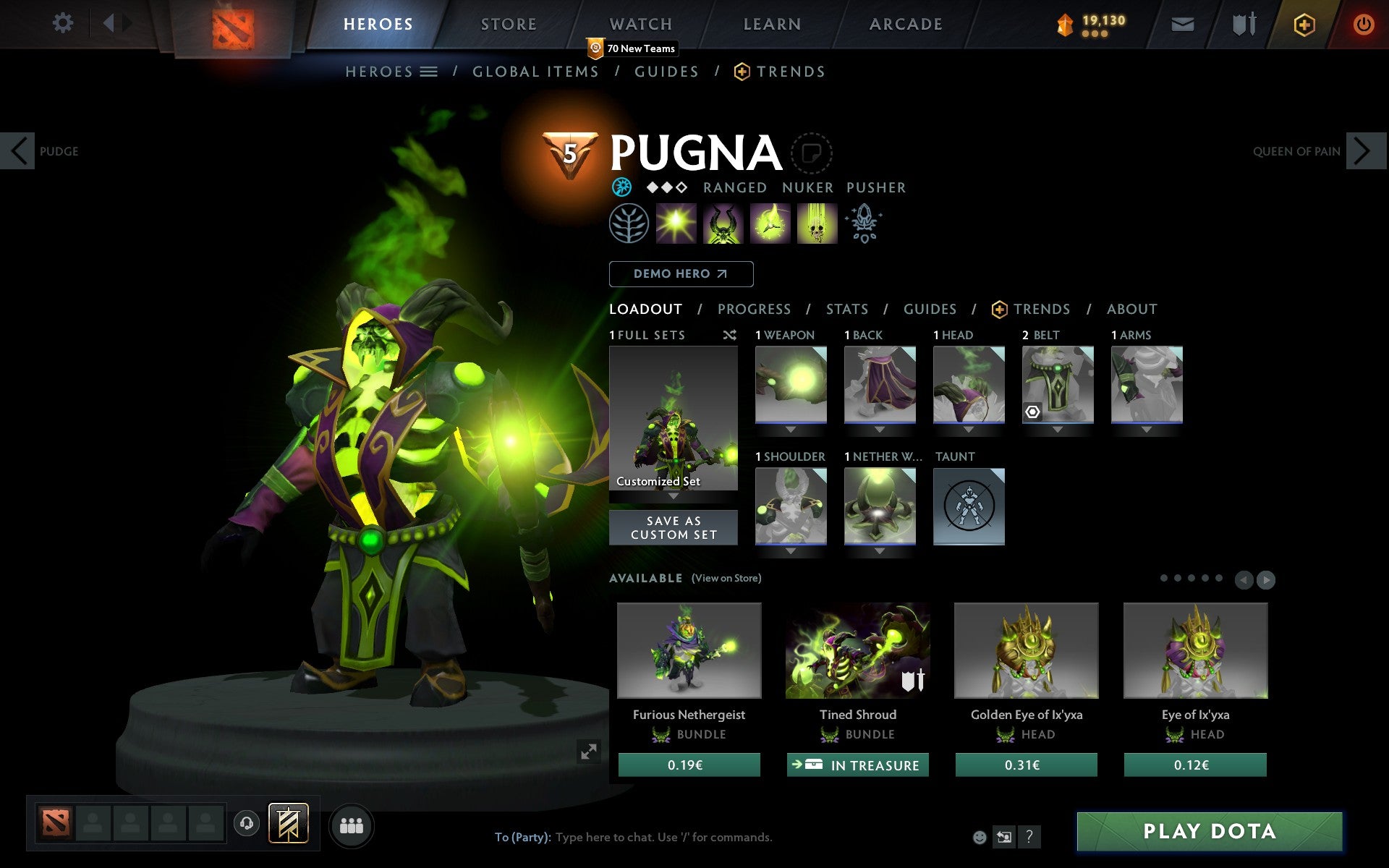Open Global Items page
1389x868 pixels.
coord(535,72)
